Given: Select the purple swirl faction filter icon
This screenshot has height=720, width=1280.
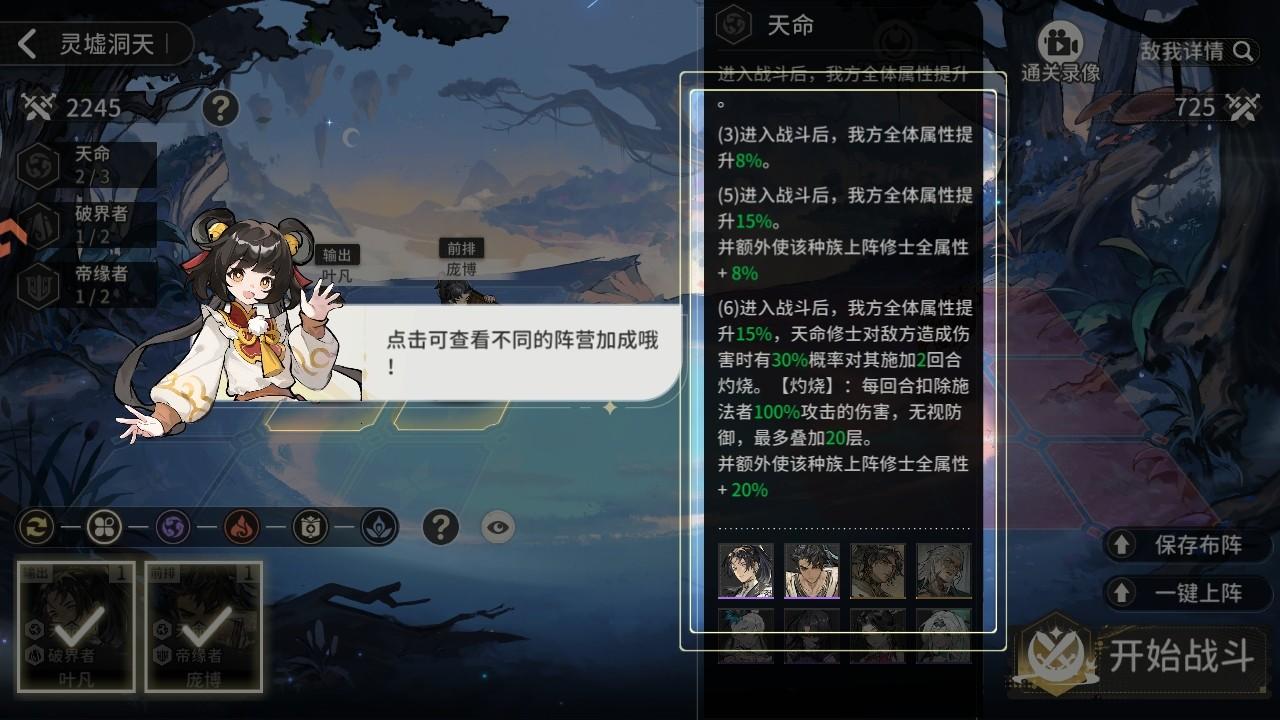Looking at the screenshot, I should [x=172, y=528].
